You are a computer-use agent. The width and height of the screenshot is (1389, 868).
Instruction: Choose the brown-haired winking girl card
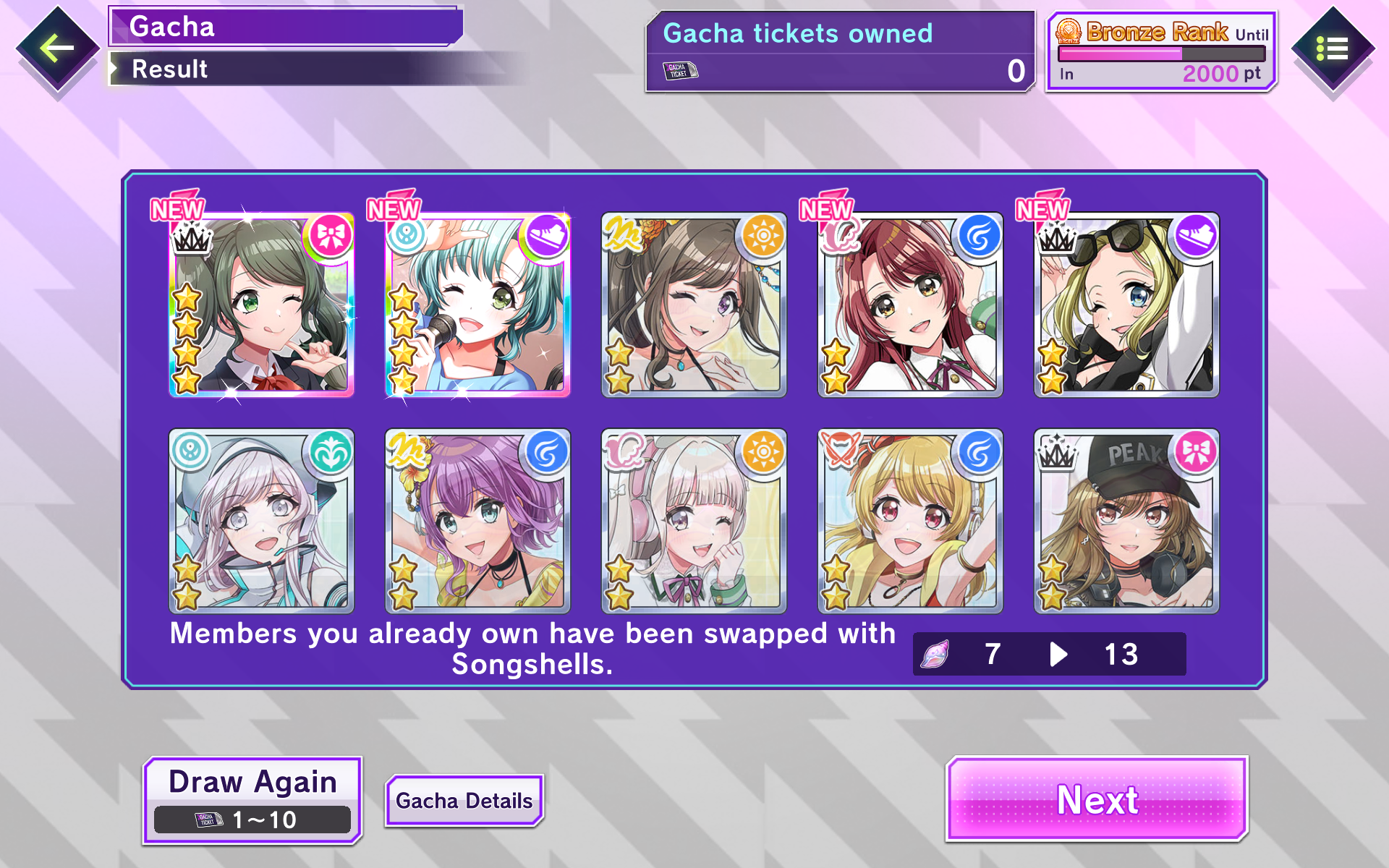694,305
